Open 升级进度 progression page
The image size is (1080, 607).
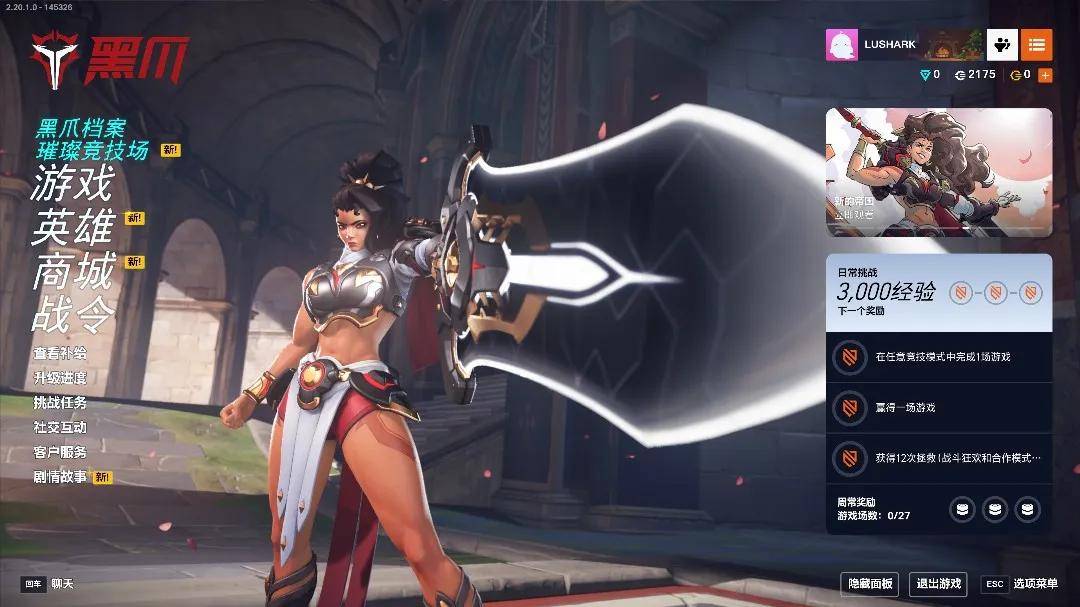tap(60, 378)
